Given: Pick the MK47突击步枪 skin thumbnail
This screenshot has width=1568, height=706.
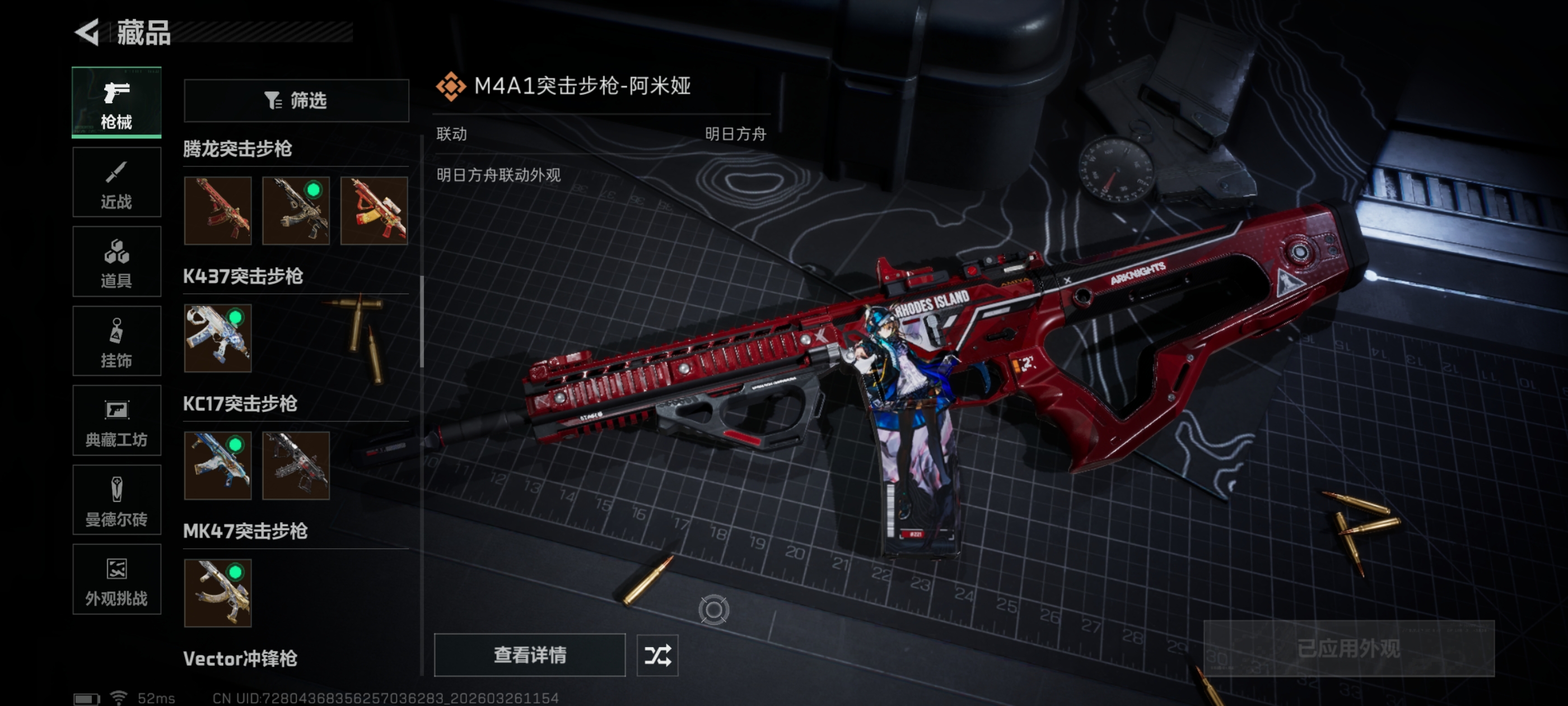Looking at the screenshot, I should click(218, 593).
